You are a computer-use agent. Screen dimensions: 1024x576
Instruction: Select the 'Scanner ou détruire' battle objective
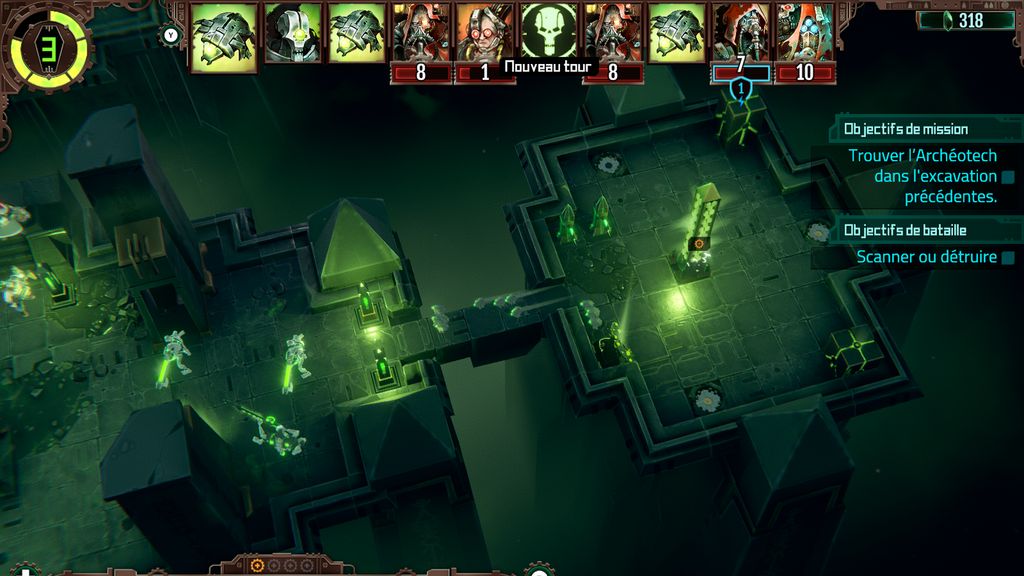point(927,257)
